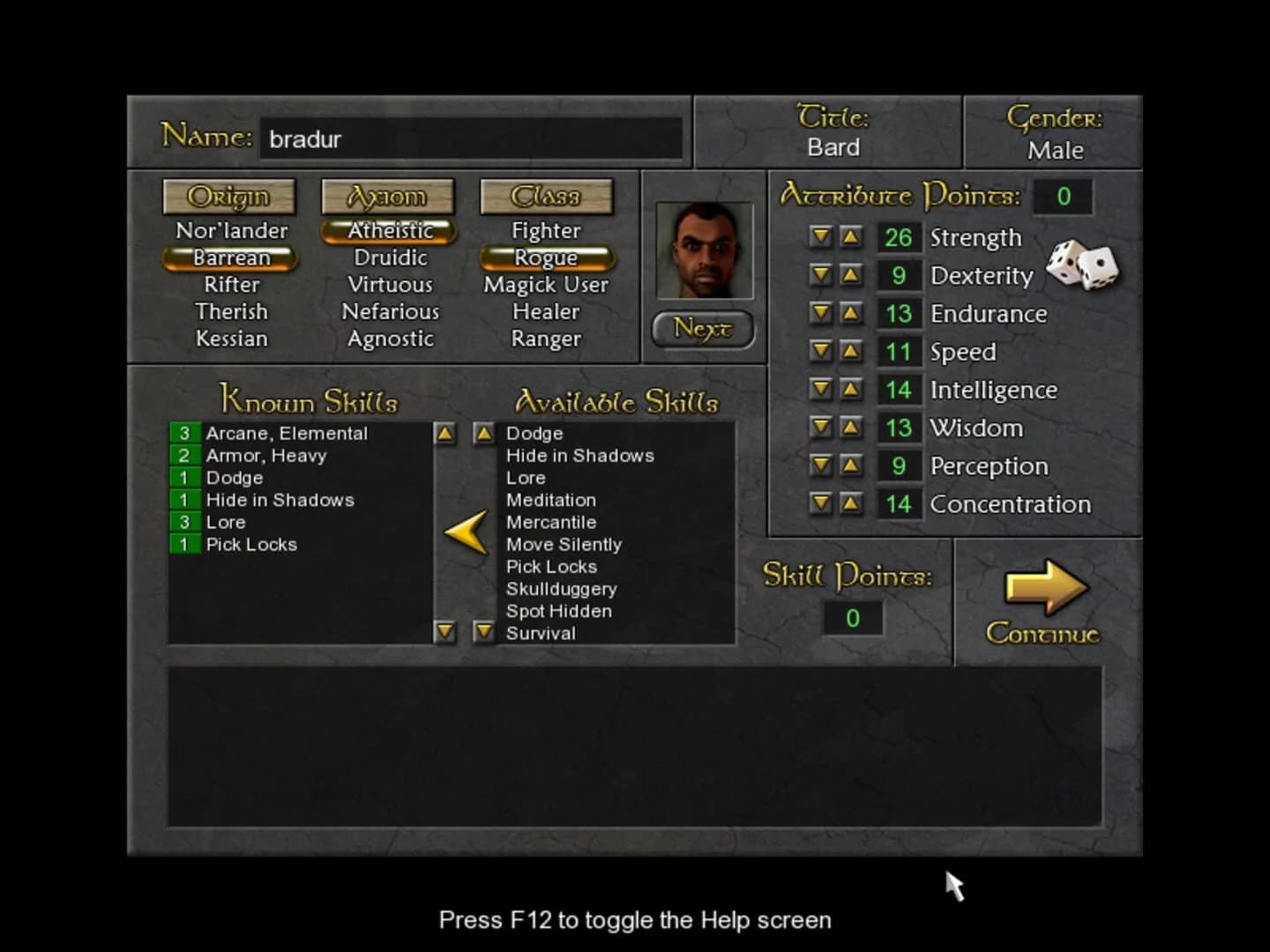The width and height of the screenshot is (1270, 952).
Task: Click the Name text field
Action: coord(472,139)
